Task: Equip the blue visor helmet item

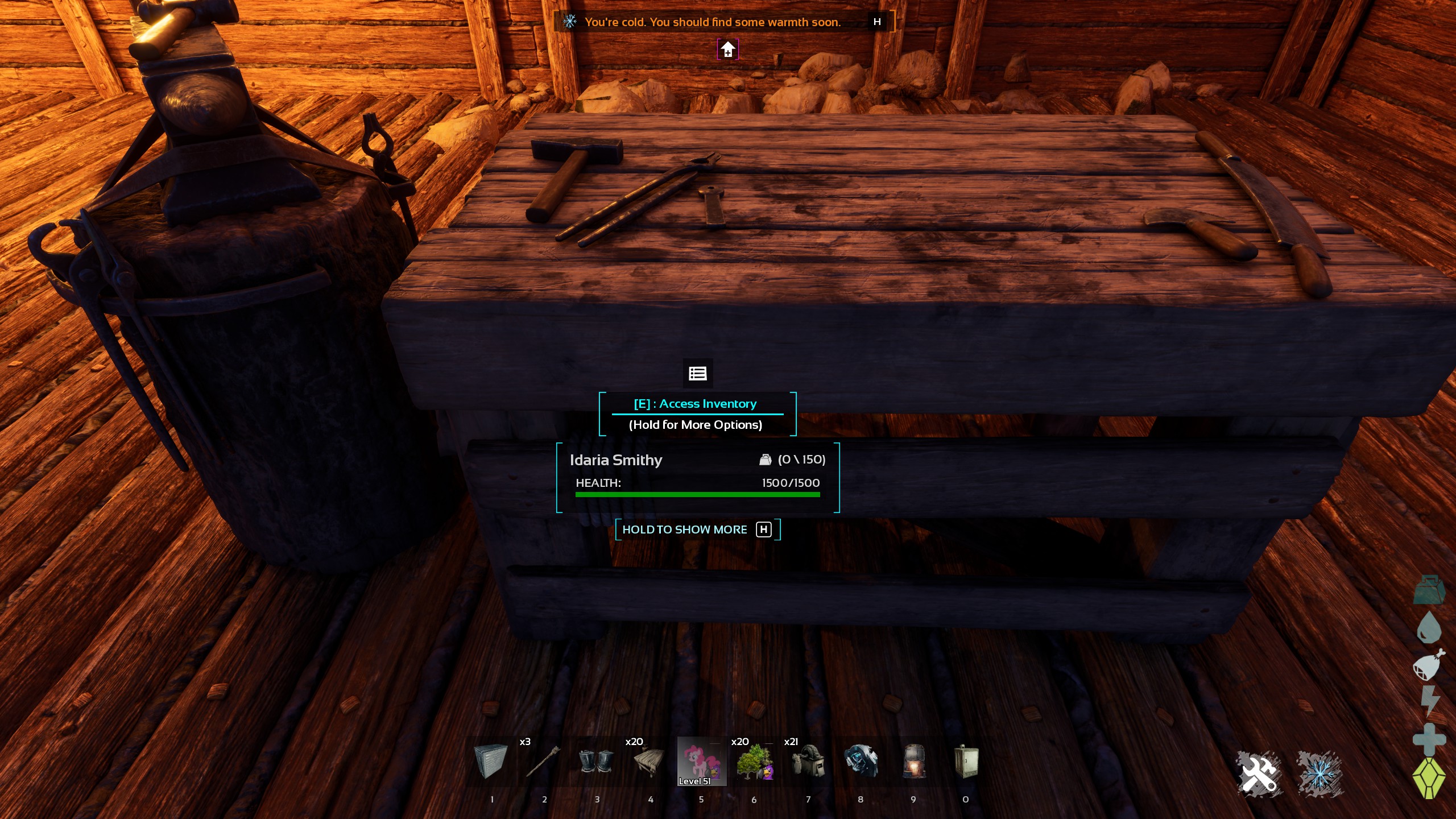Action: (861, 762)
